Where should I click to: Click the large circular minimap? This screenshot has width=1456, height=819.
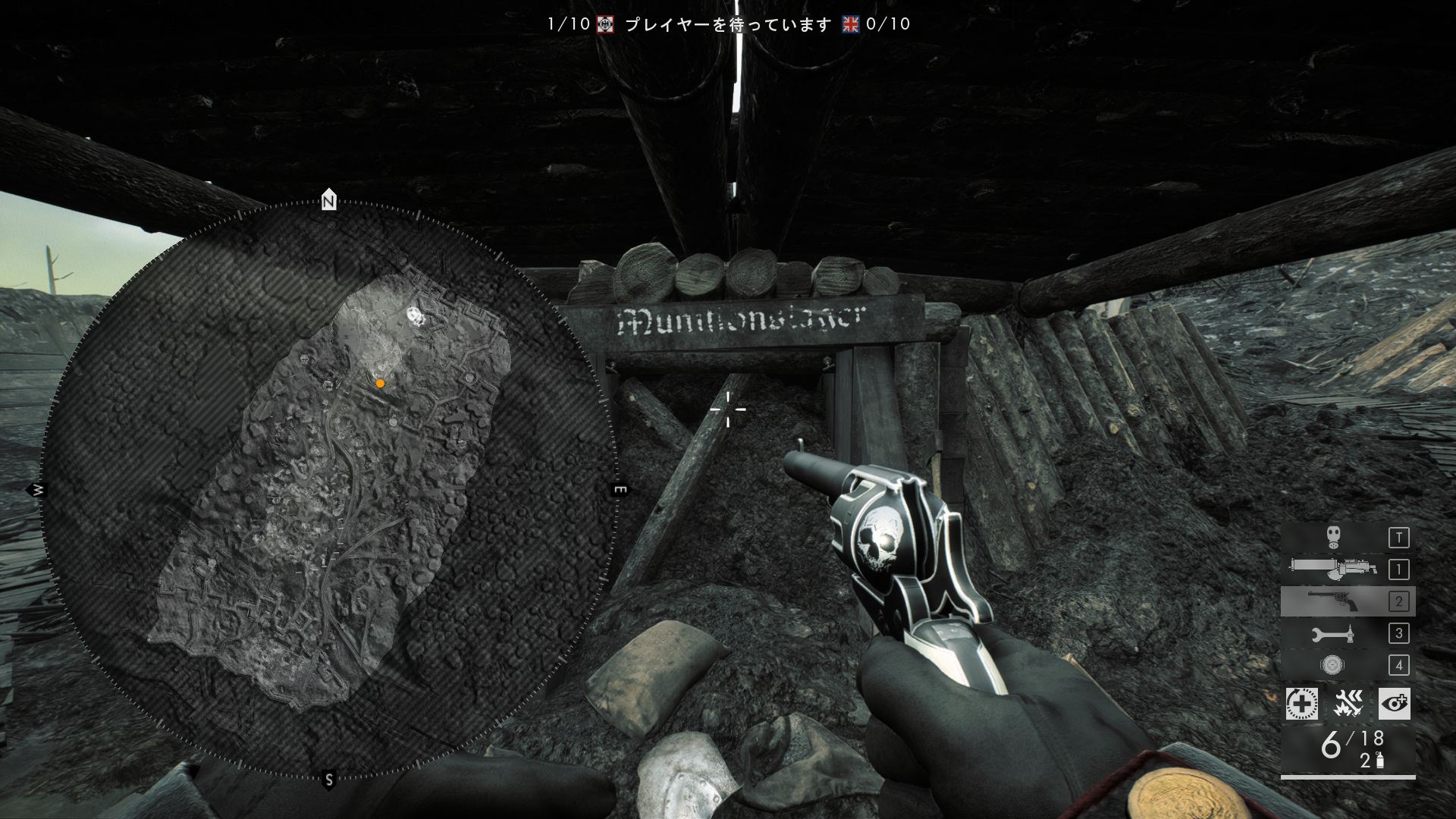click(x=328, y=490)
